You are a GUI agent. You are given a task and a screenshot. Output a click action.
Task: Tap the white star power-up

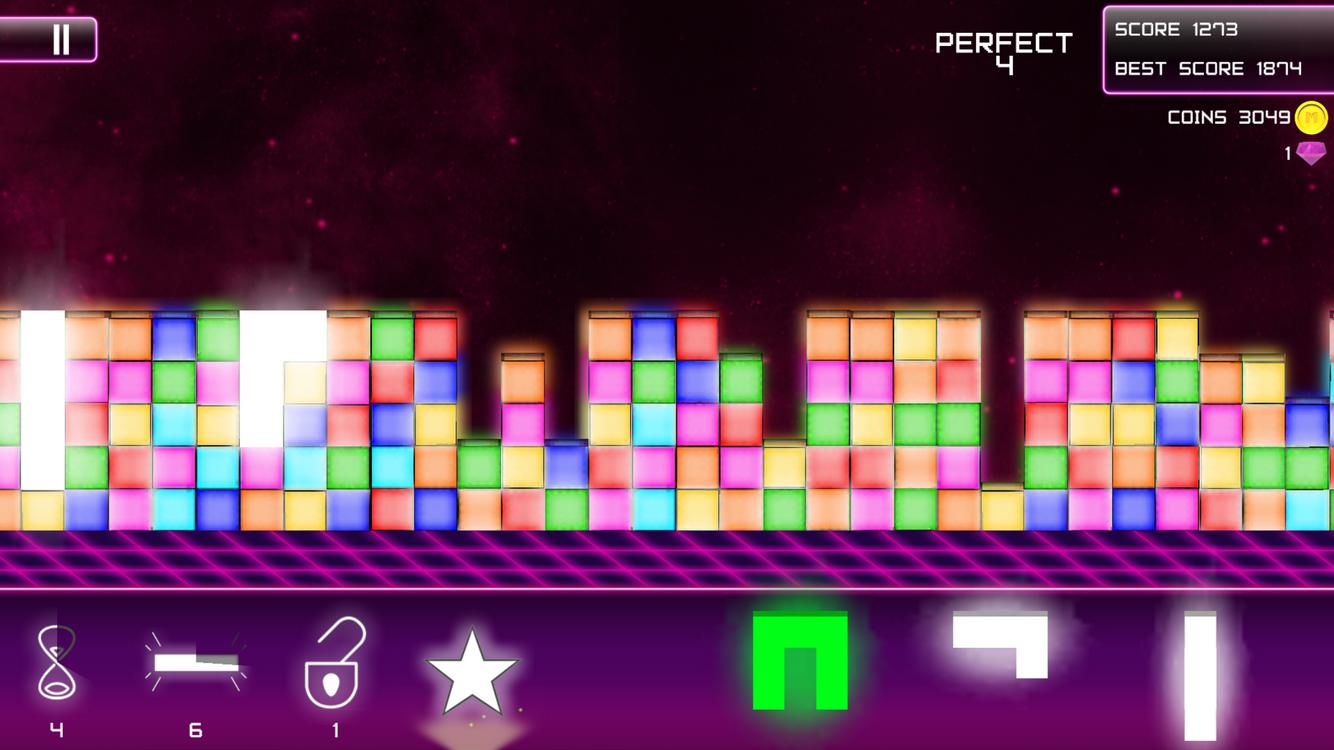(472, 672)
